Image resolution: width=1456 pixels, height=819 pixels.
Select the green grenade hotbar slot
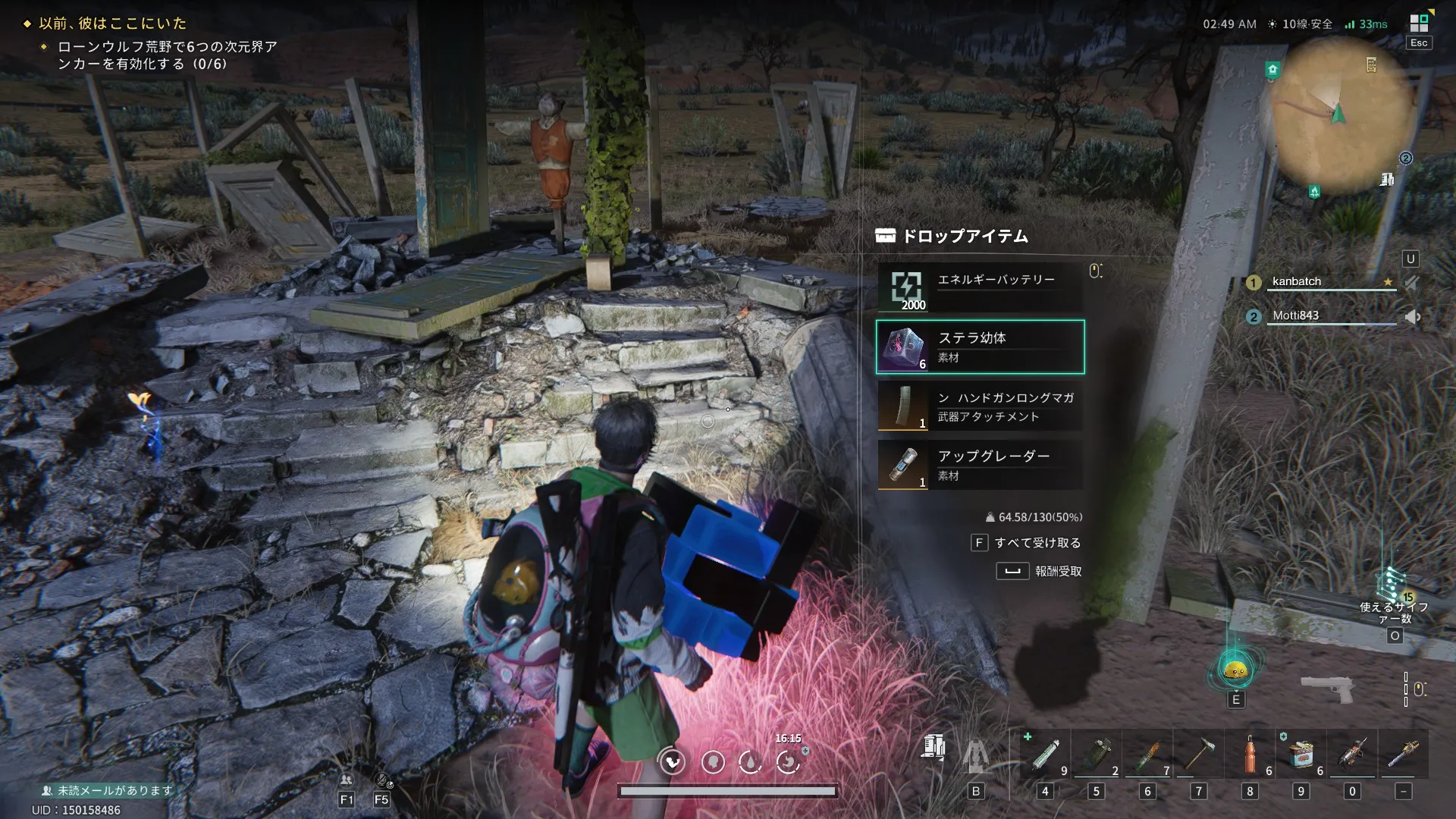click(x=1097, y=755)
